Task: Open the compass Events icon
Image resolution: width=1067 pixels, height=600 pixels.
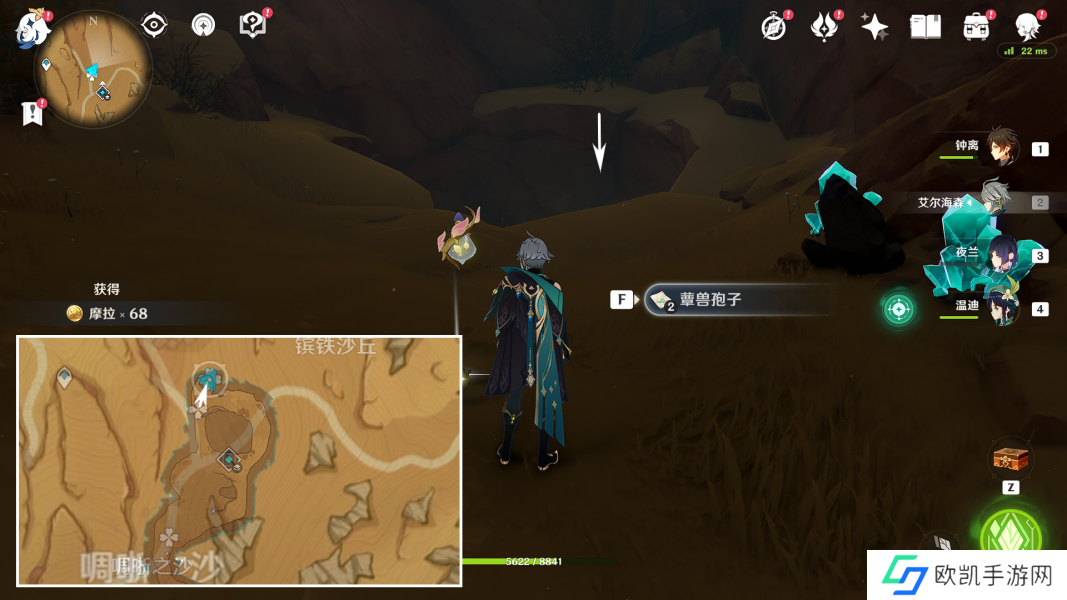Action: pos(773,27)
